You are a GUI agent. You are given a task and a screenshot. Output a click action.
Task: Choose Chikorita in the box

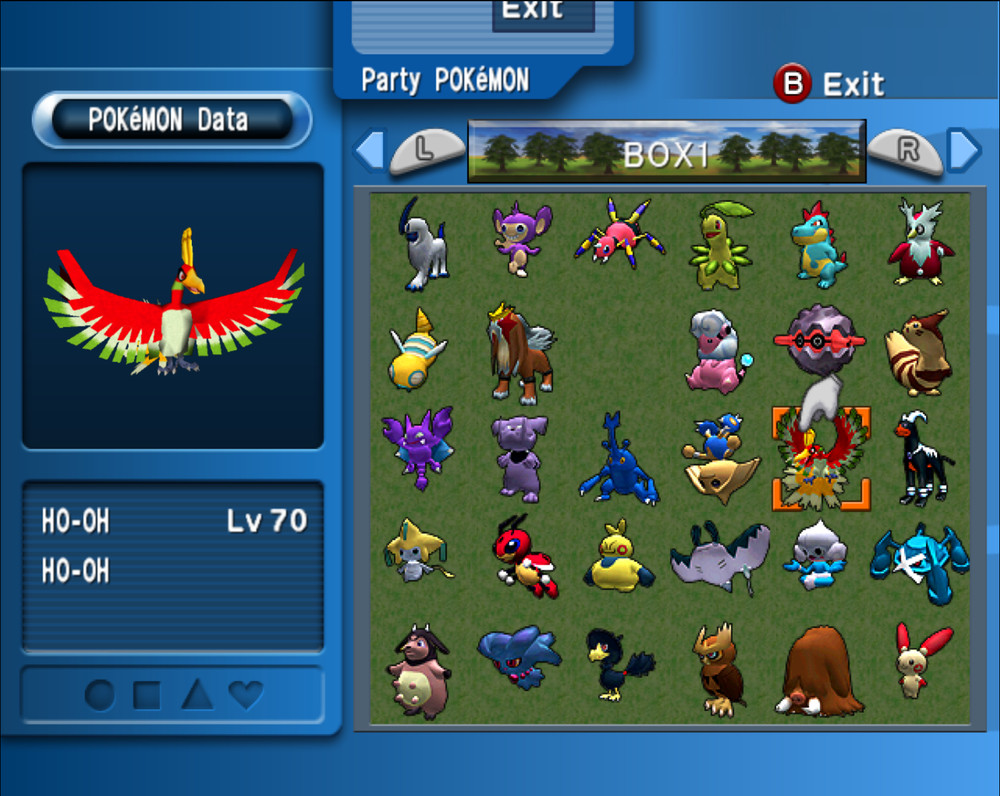[x=719, y=246]
